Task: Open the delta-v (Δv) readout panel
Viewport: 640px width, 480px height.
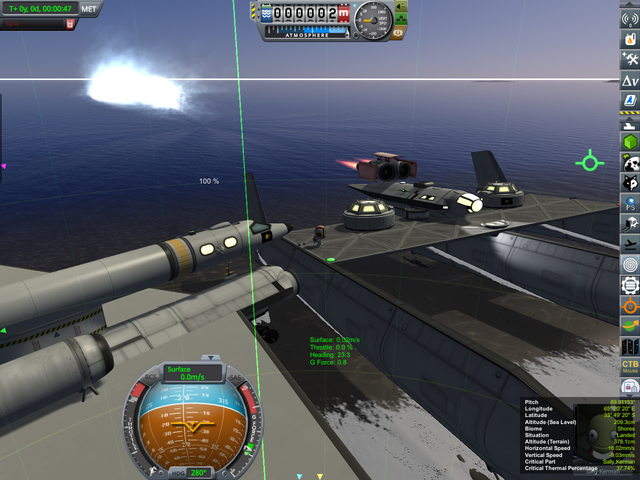Action: pos(630,80)
